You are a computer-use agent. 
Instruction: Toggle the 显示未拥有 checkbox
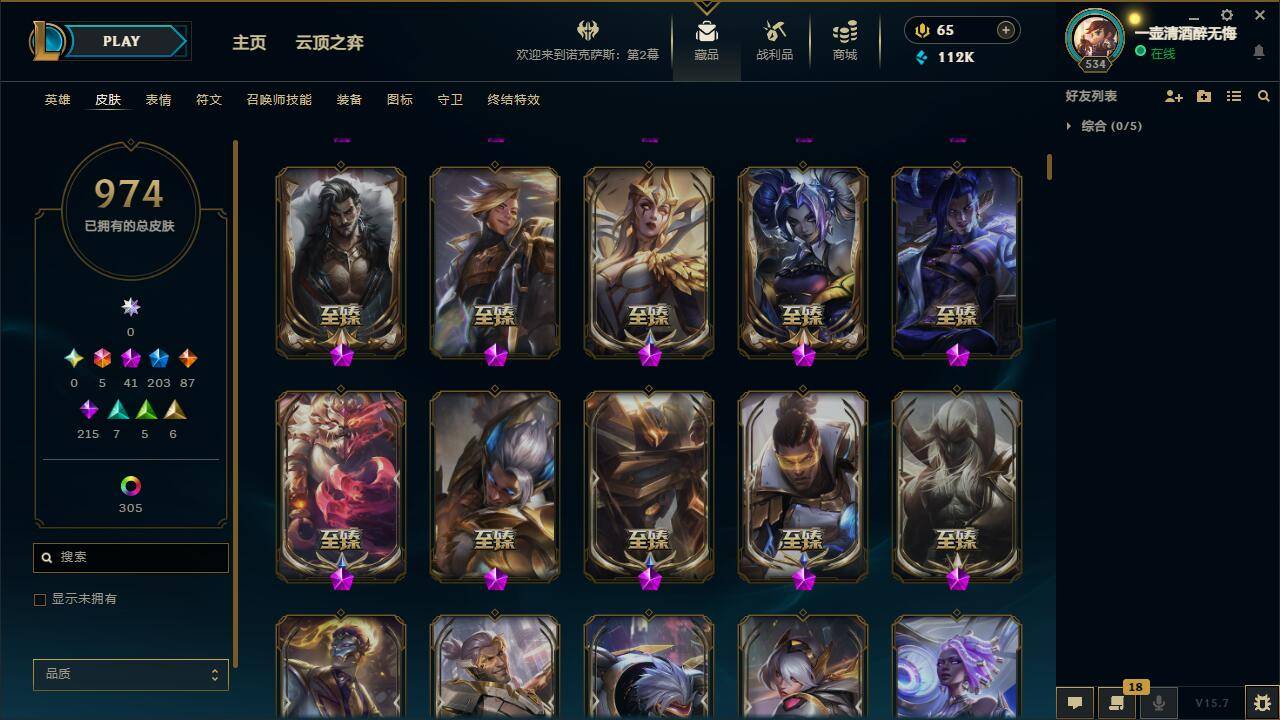[40, 599]
